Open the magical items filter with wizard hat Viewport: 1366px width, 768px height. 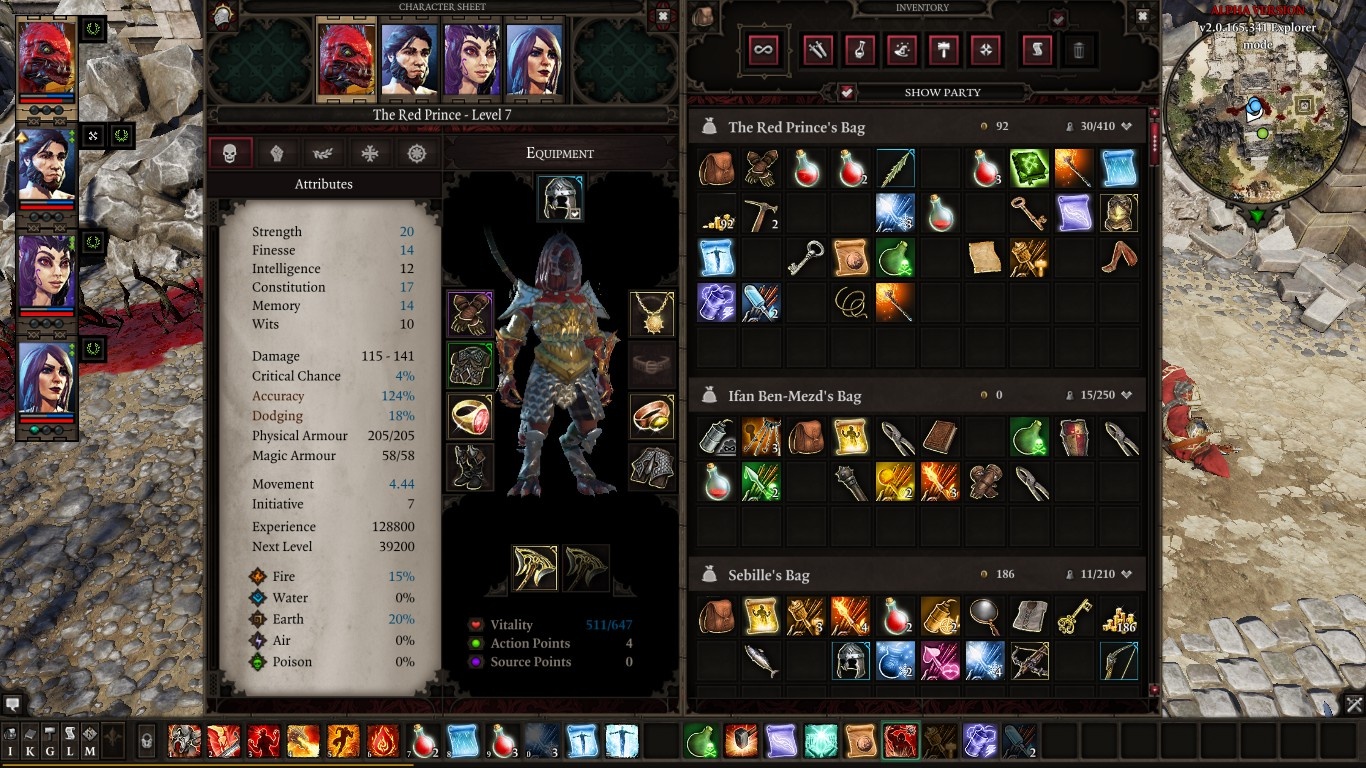tap(901, 50)
